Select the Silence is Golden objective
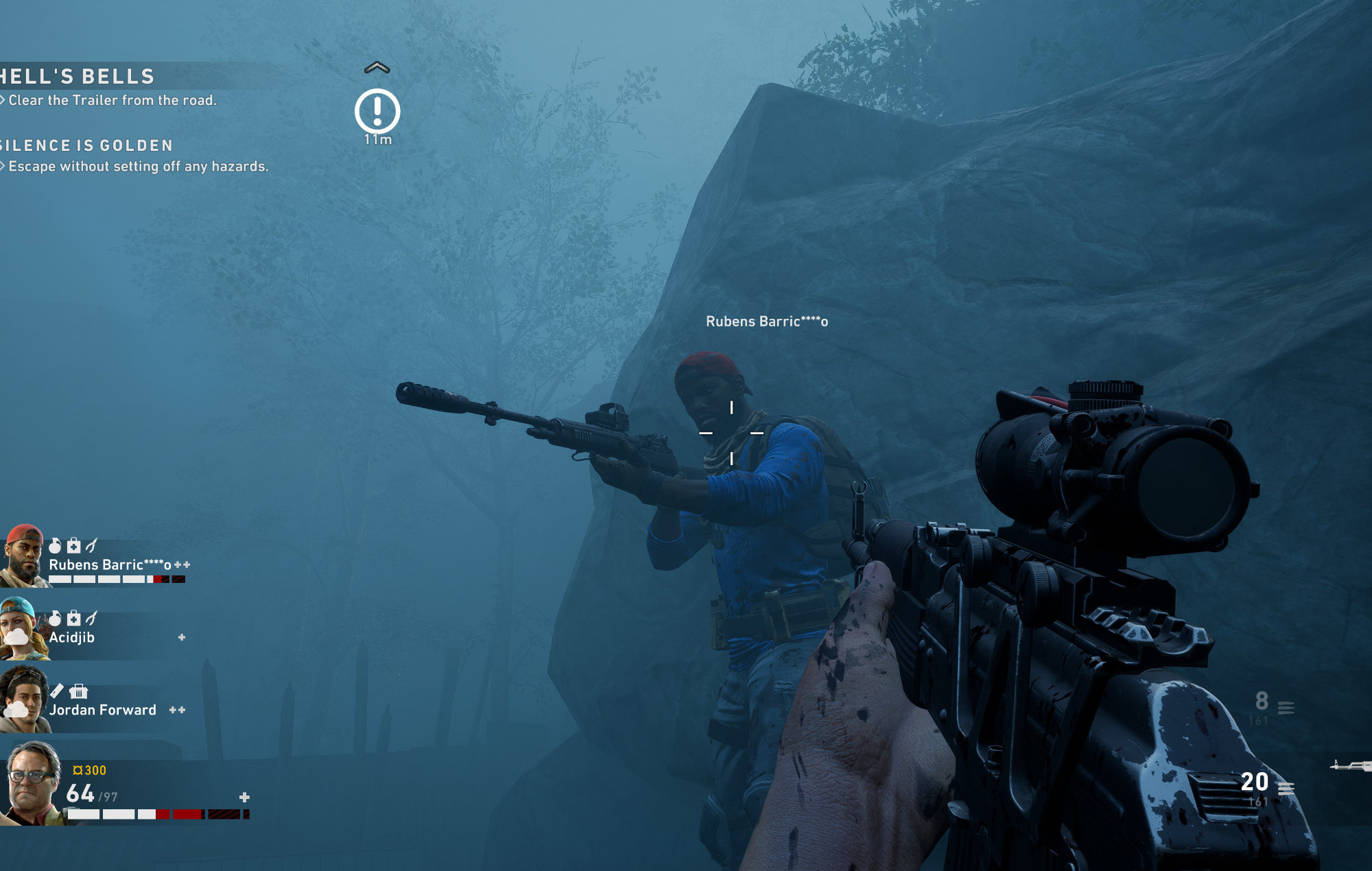Screen dimensions: 1372x871 click(x=86, y=145)
